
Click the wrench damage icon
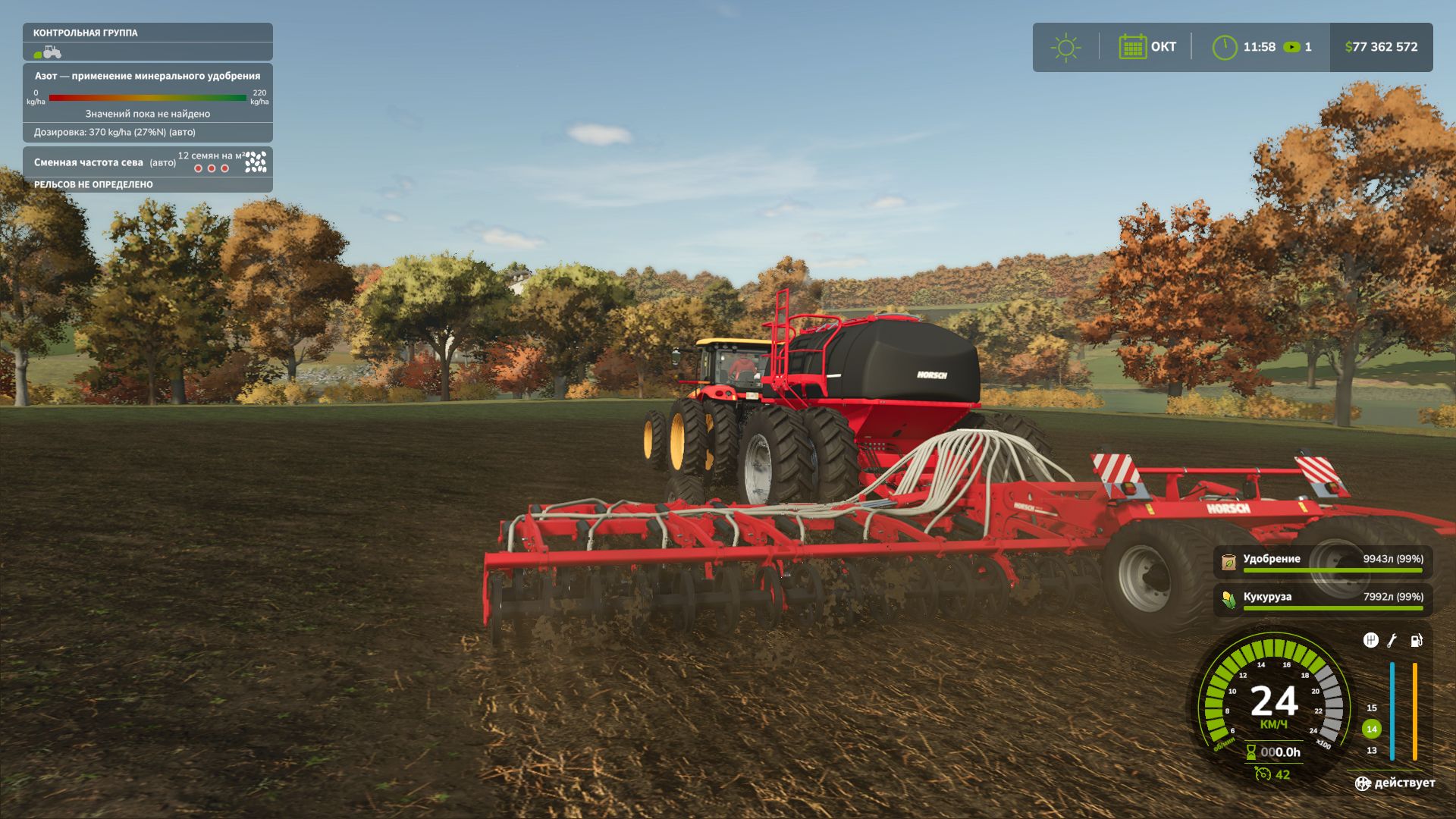coord(1392,641)
